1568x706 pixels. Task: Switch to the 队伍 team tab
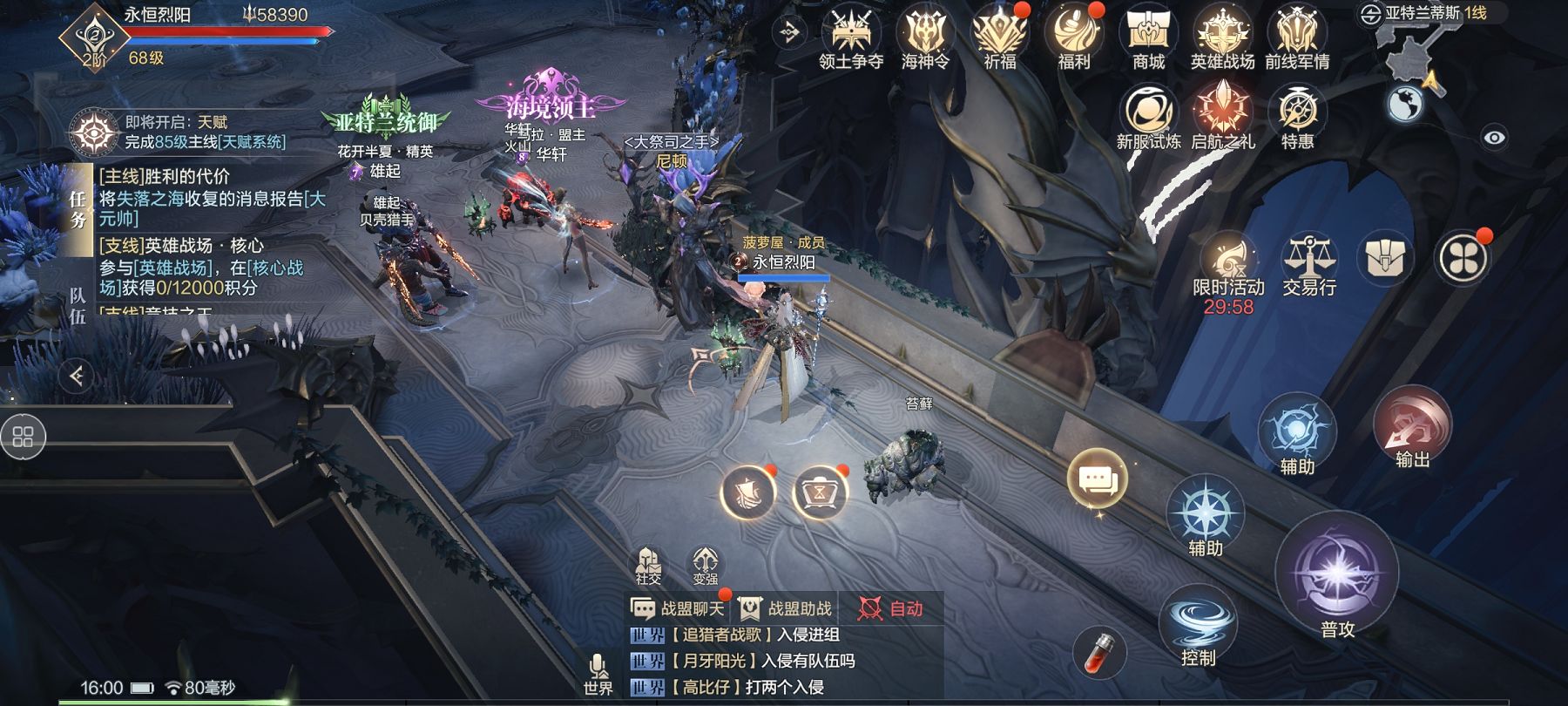tap(78, 306)
